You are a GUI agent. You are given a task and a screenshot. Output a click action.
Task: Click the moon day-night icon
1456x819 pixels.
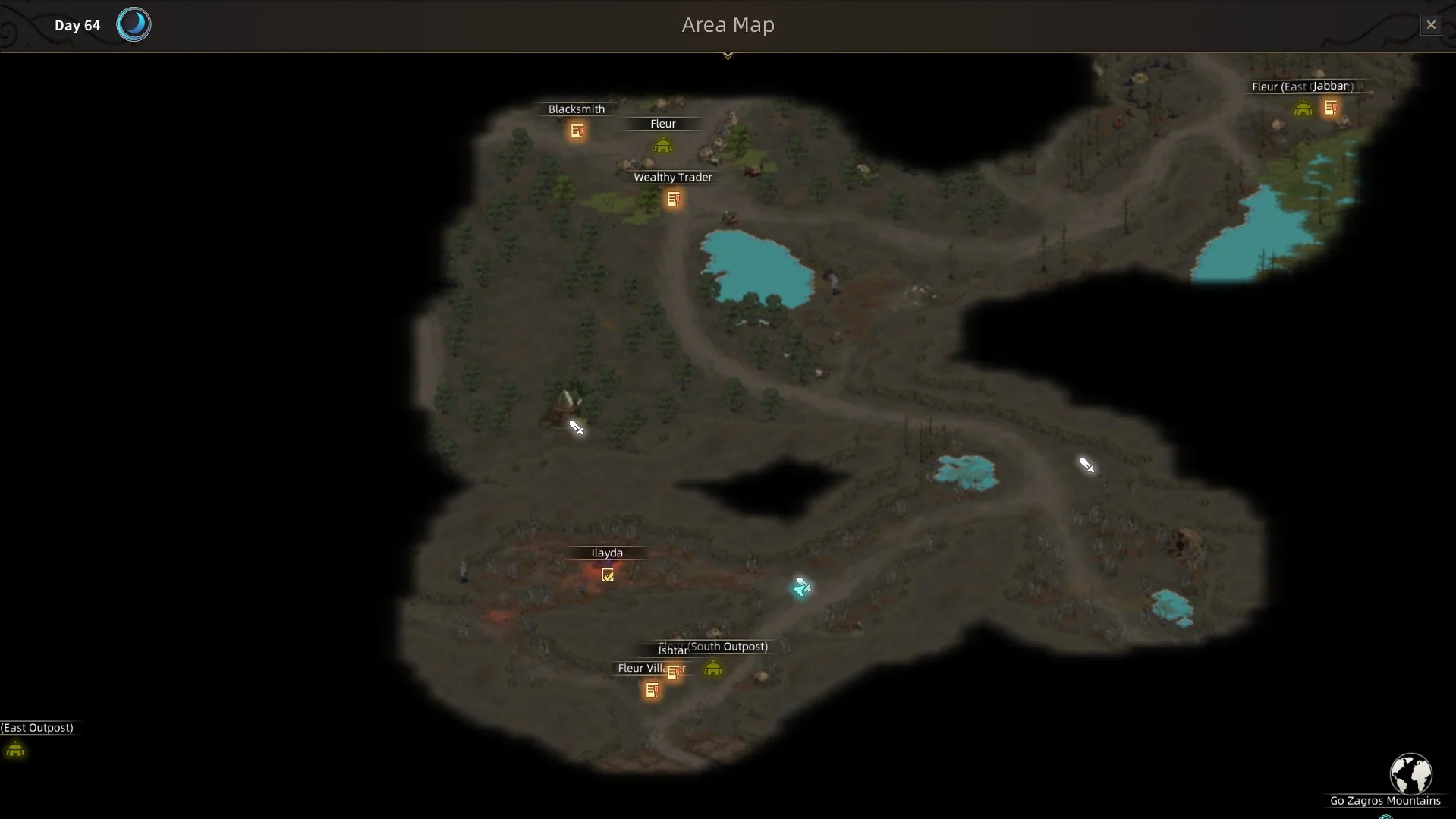[134, 25]
